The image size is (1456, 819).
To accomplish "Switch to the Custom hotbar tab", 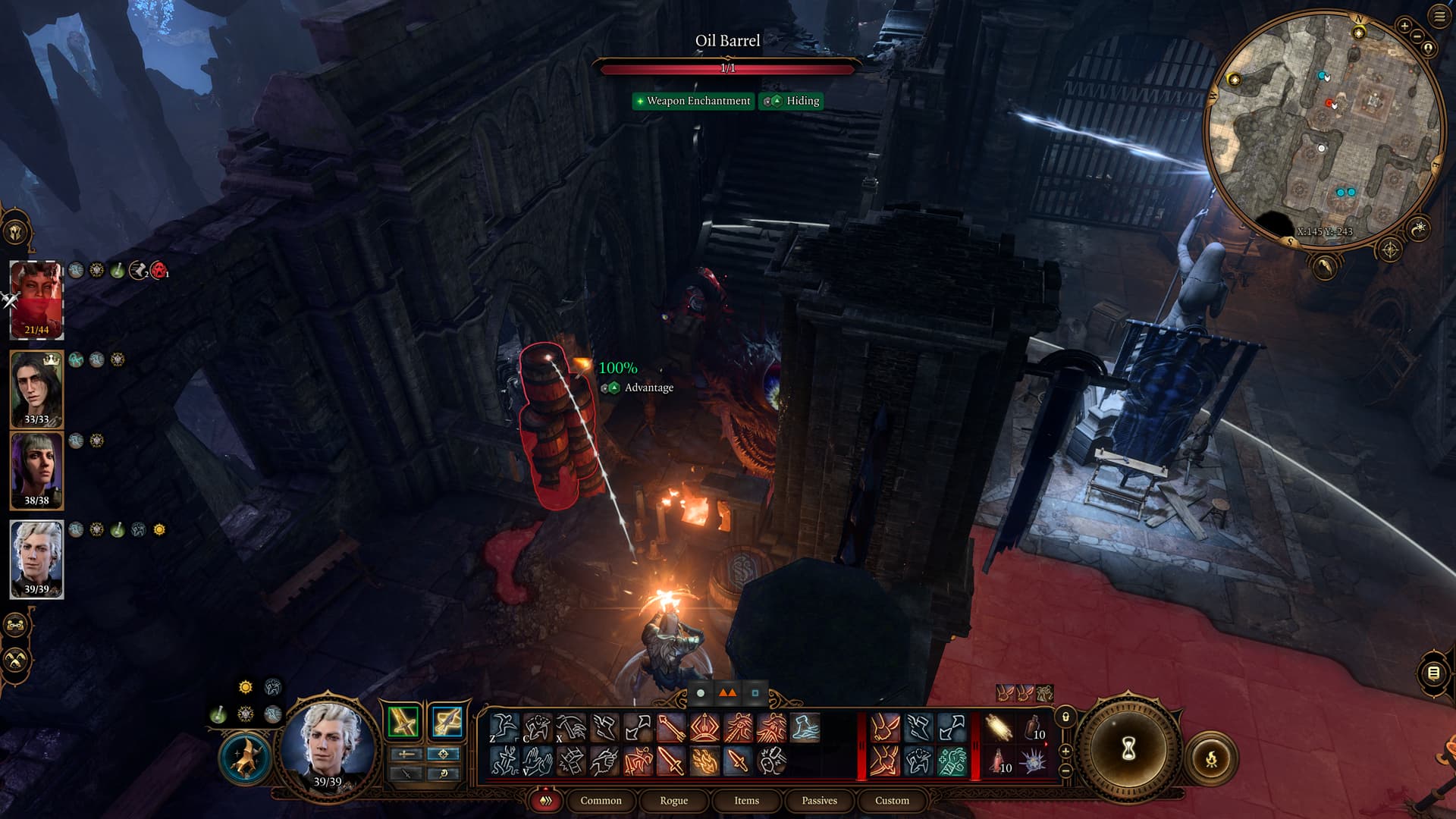I will tap(892, 801).
